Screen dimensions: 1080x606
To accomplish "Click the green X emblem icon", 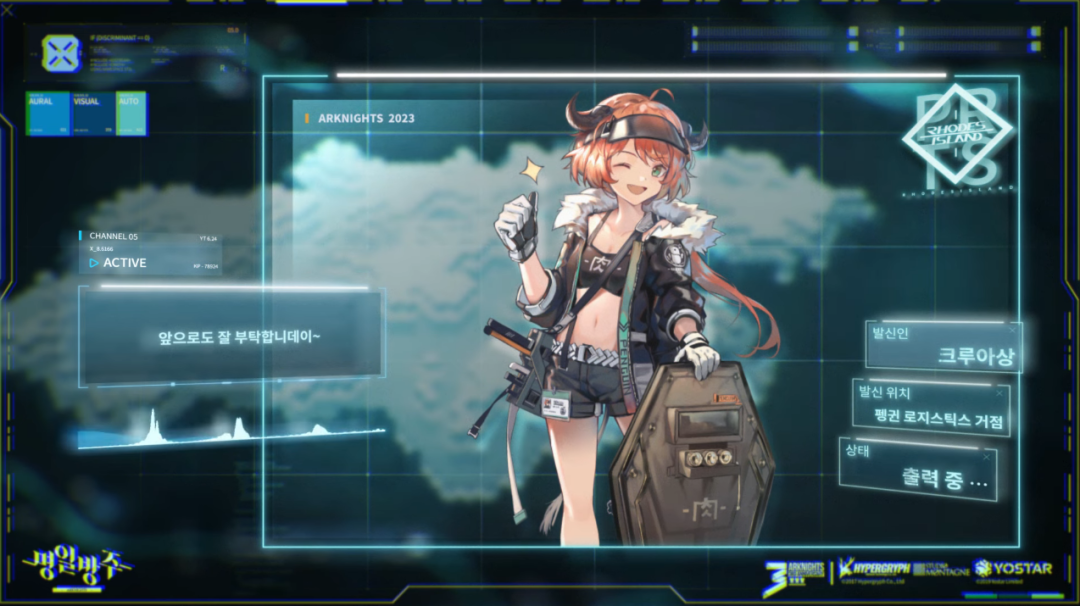I will 61,52.
